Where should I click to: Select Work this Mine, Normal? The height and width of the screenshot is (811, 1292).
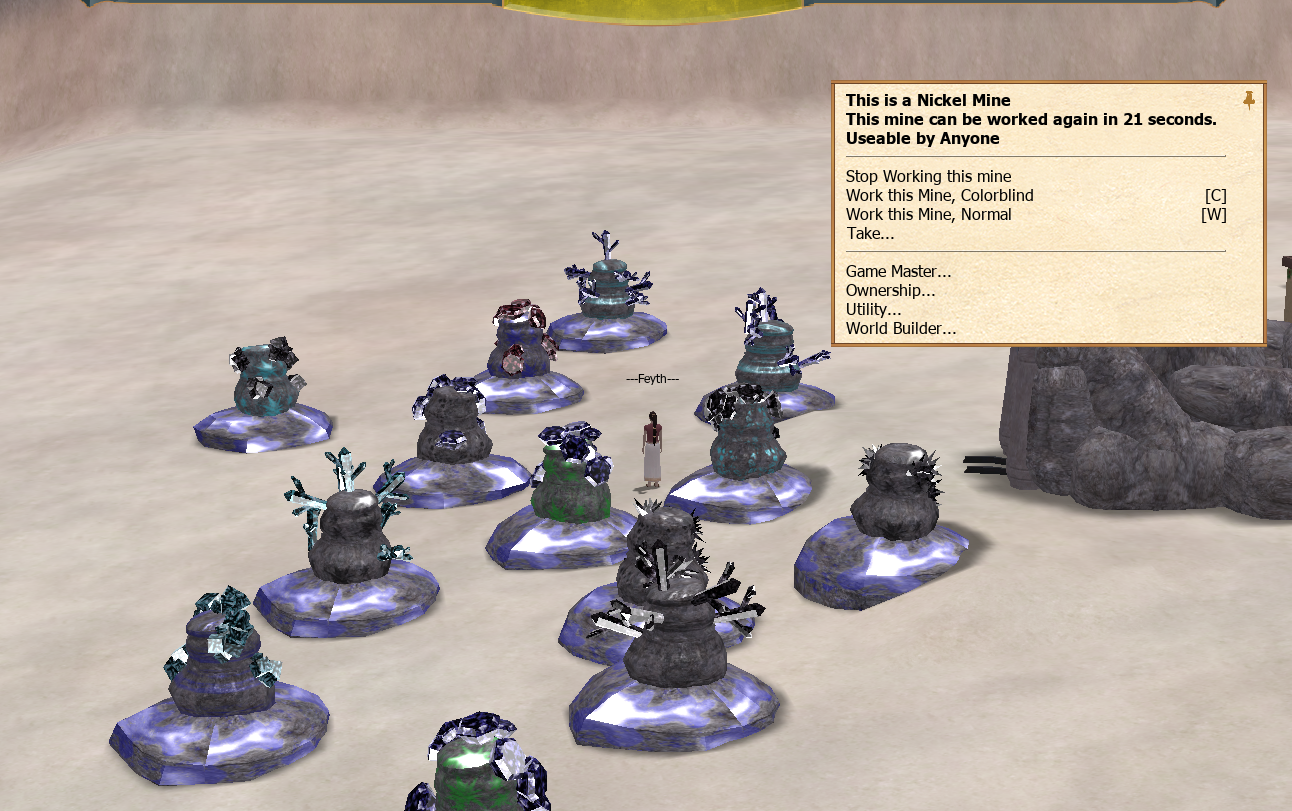point(928,215)
